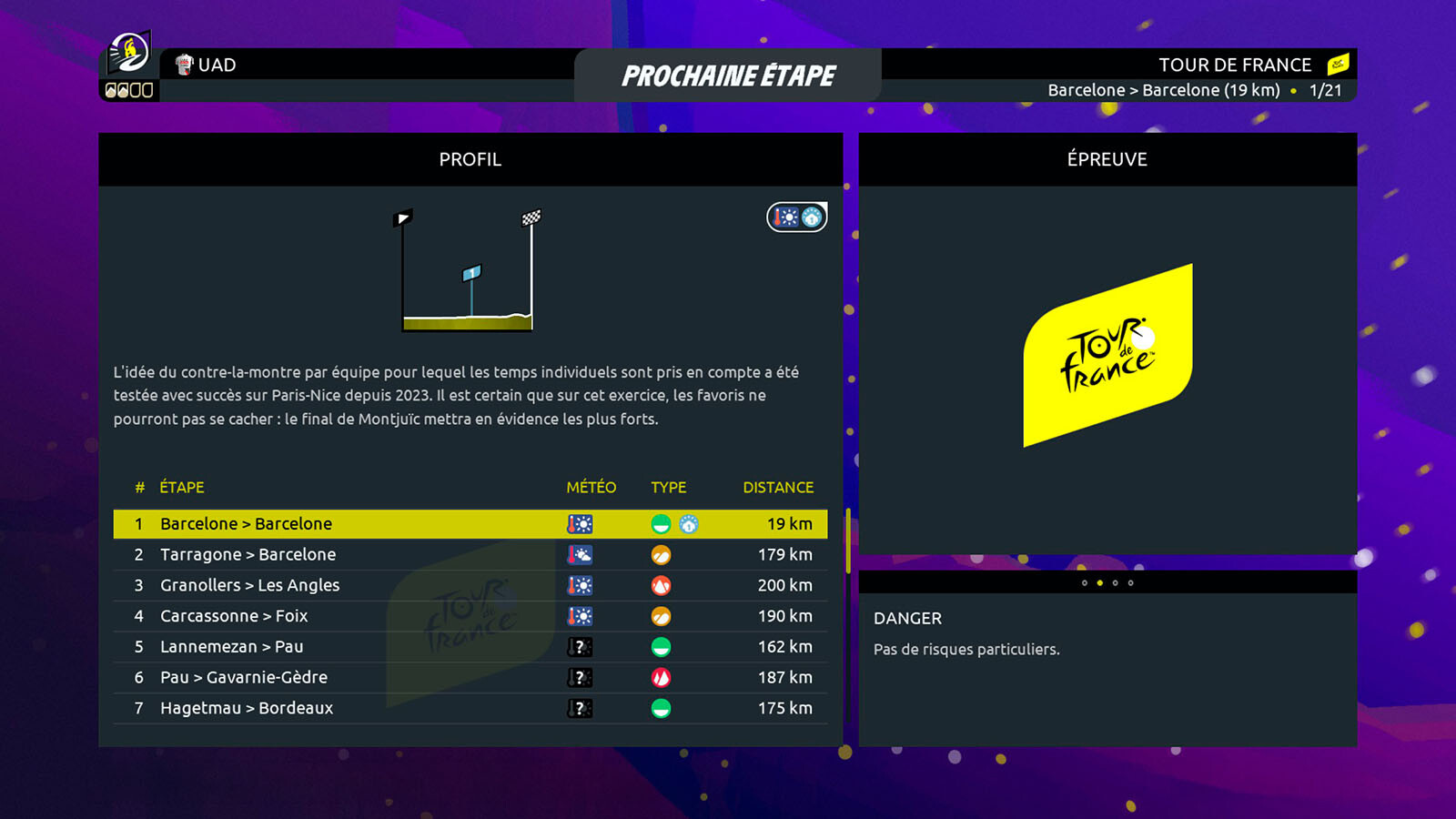Click the cyclist game logo icon
Viewport: 1456px width, 819px height.
pos(129,54)
